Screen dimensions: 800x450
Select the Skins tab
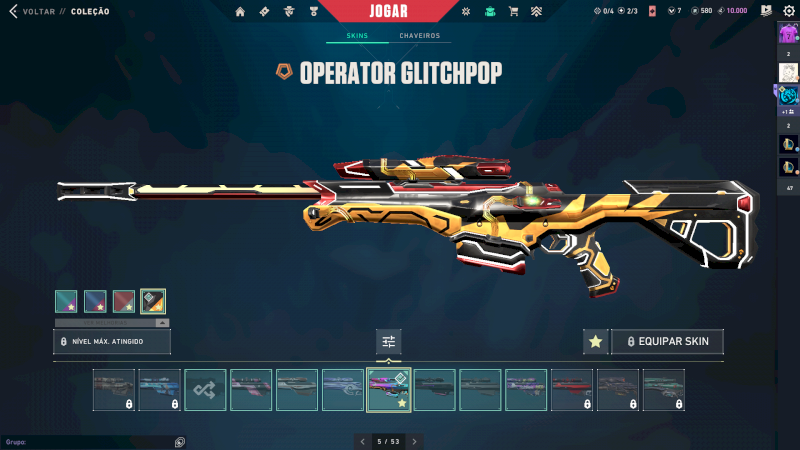356,36
